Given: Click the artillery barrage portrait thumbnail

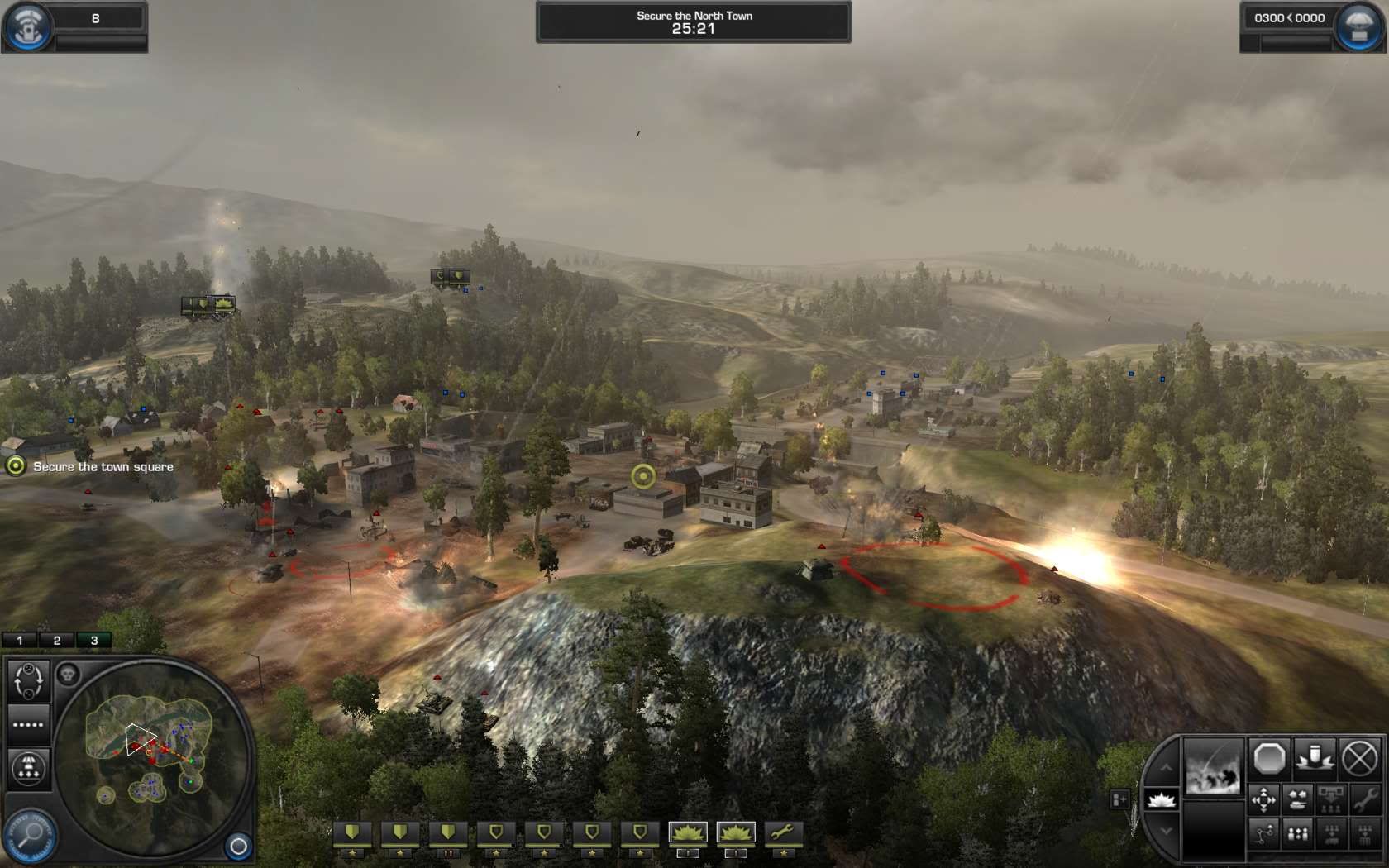Looking at the screenshot, I should [x=1213, y=768].
